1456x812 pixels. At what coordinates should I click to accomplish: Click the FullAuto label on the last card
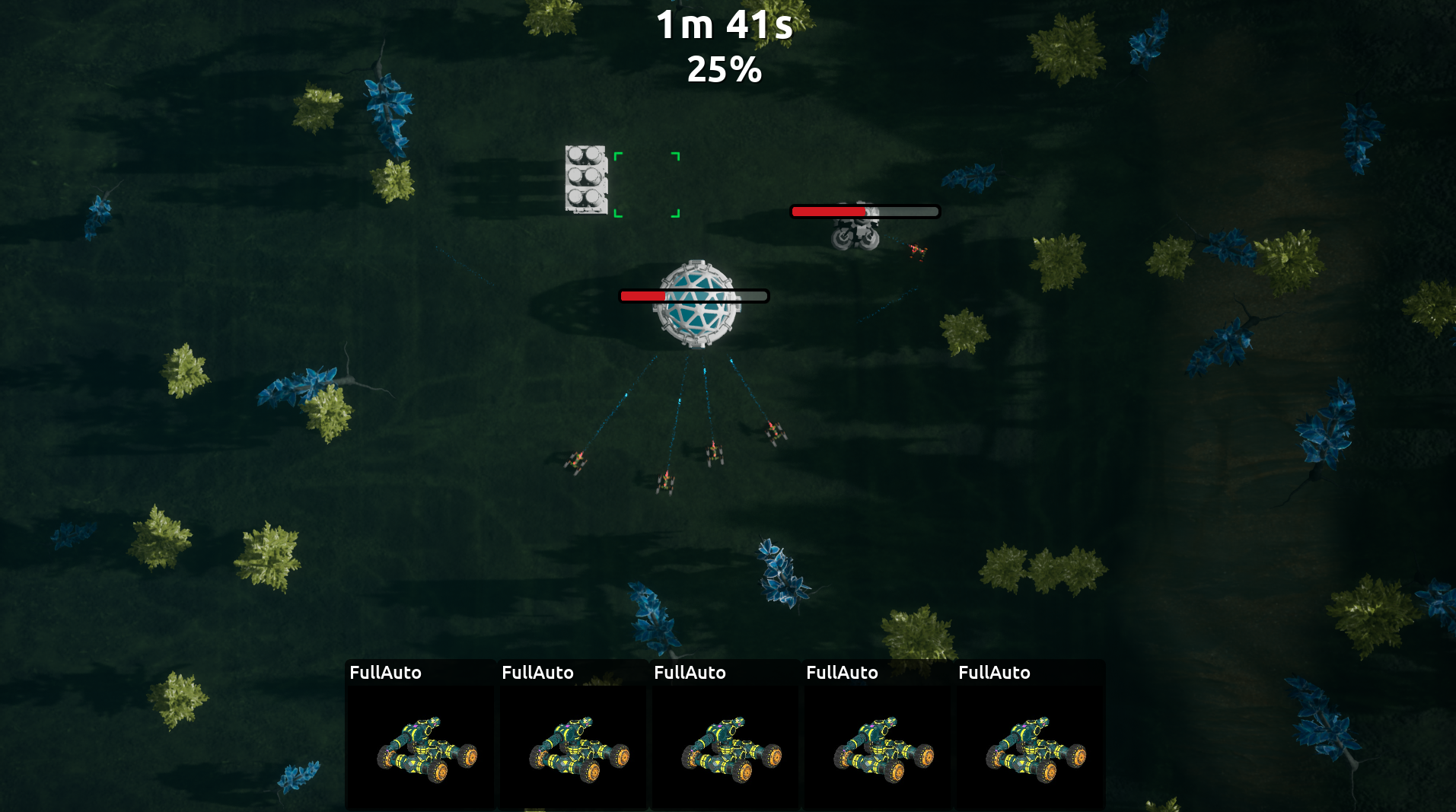tap(995, 673)
